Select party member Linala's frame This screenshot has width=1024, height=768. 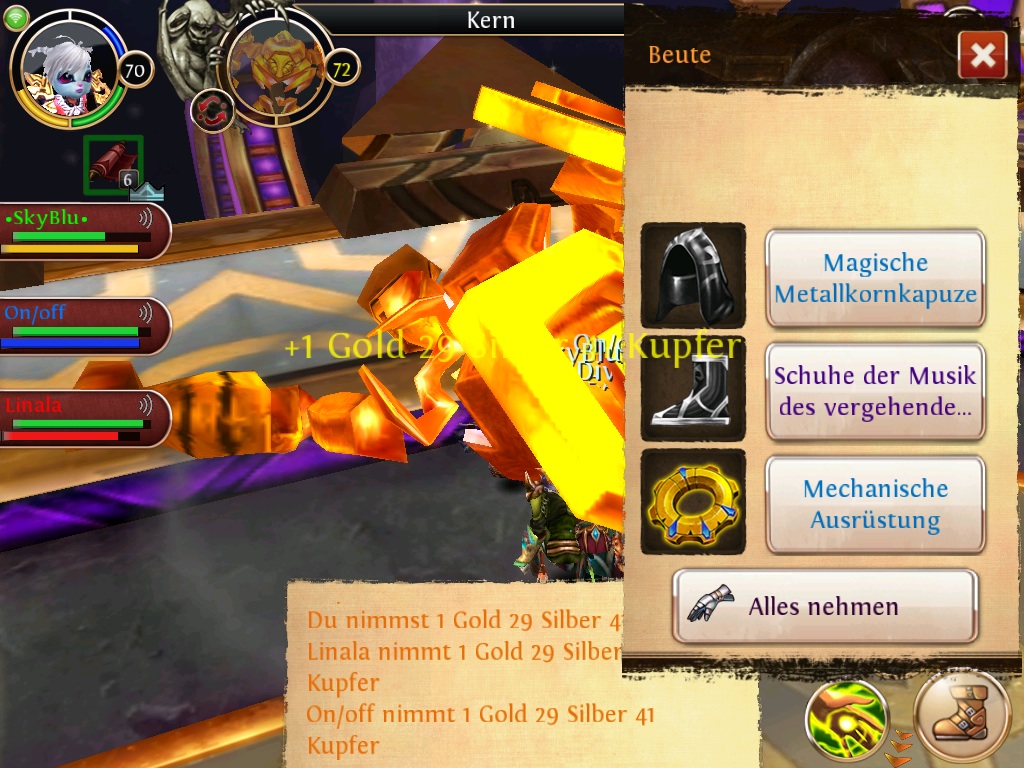(x=84, y=418)
